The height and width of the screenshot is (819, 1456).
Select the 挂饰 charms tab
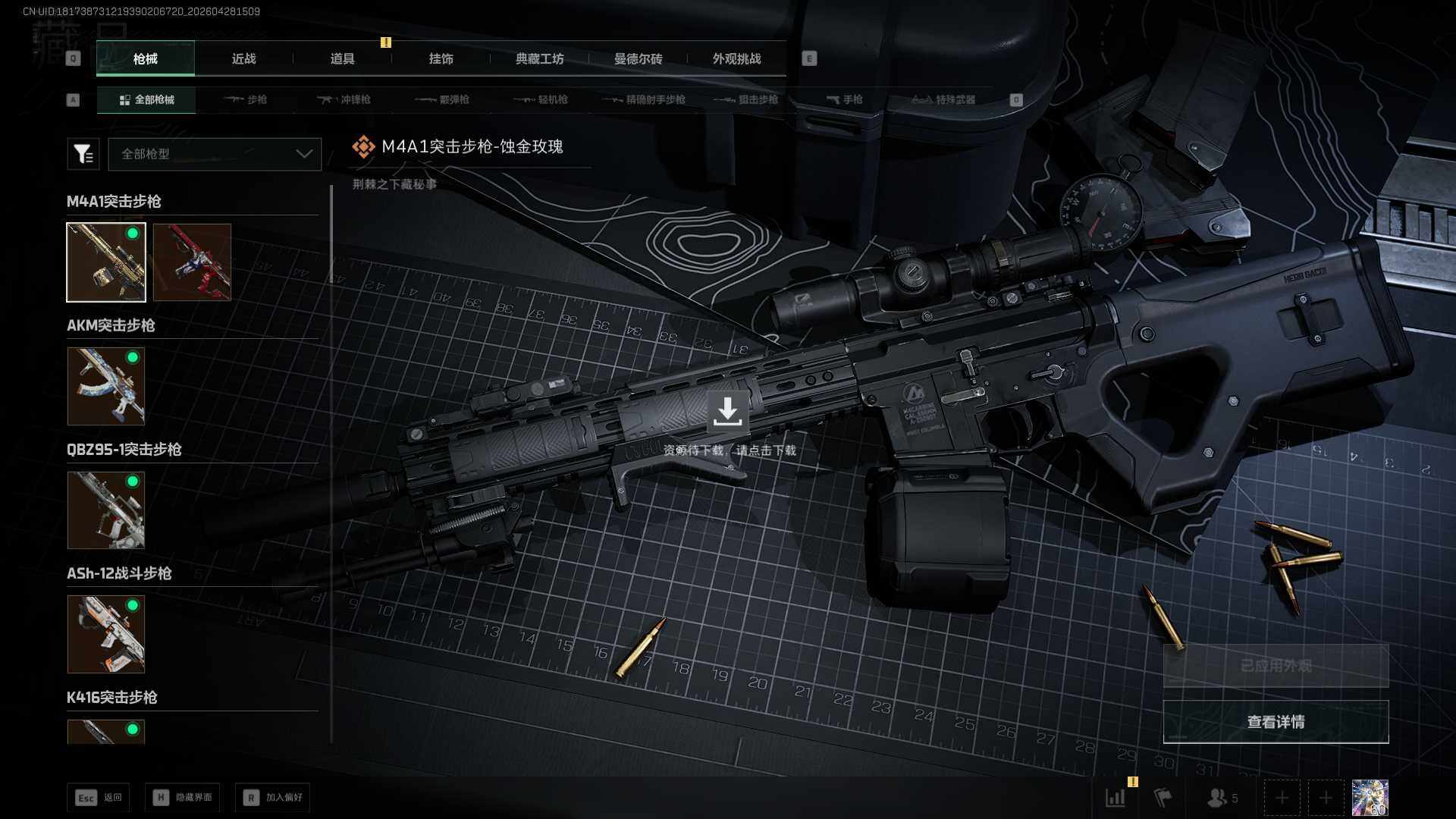coord(441,59)
